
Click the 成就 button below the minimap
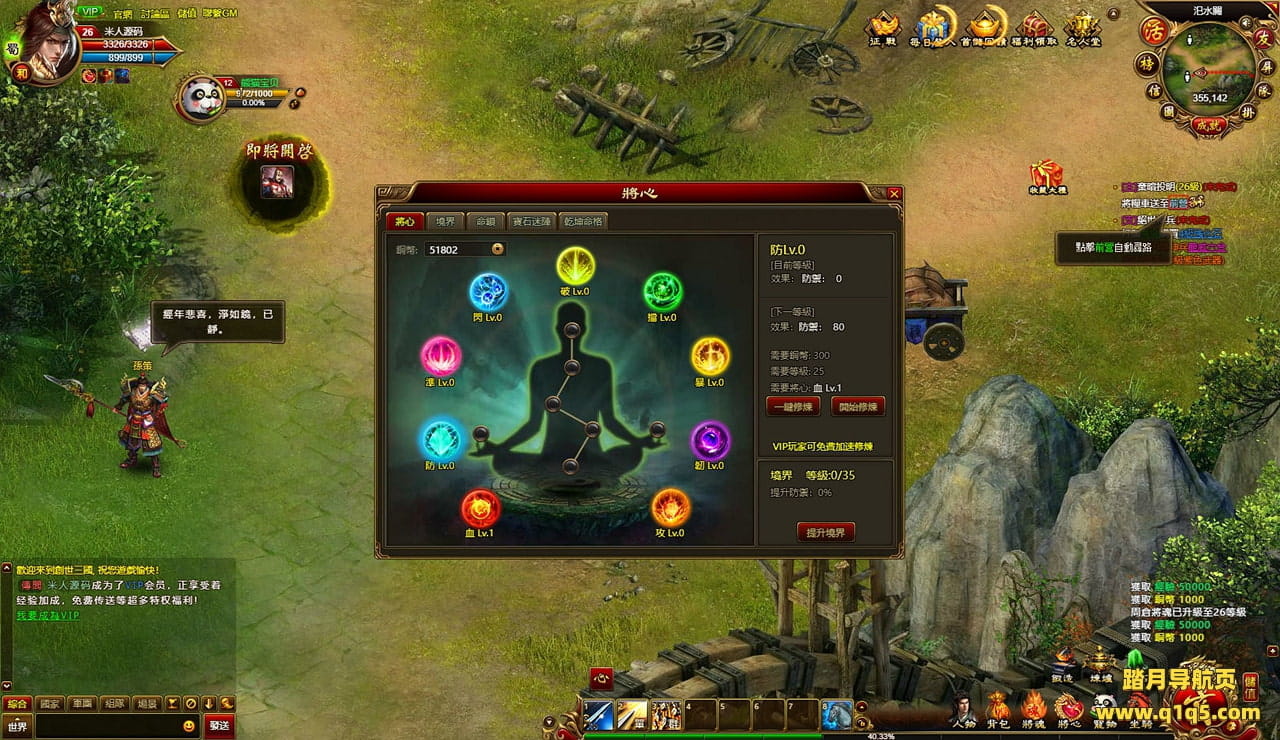click(x=1208, y=126)
